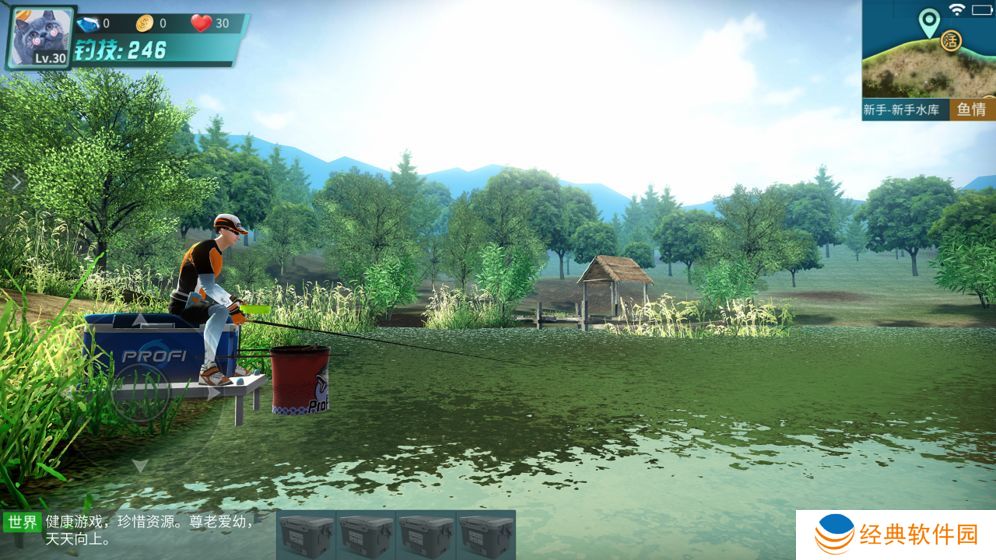Viewport: 996px width, 560px height.
Task: Expand the left side panel arrow
Action: 16,182
